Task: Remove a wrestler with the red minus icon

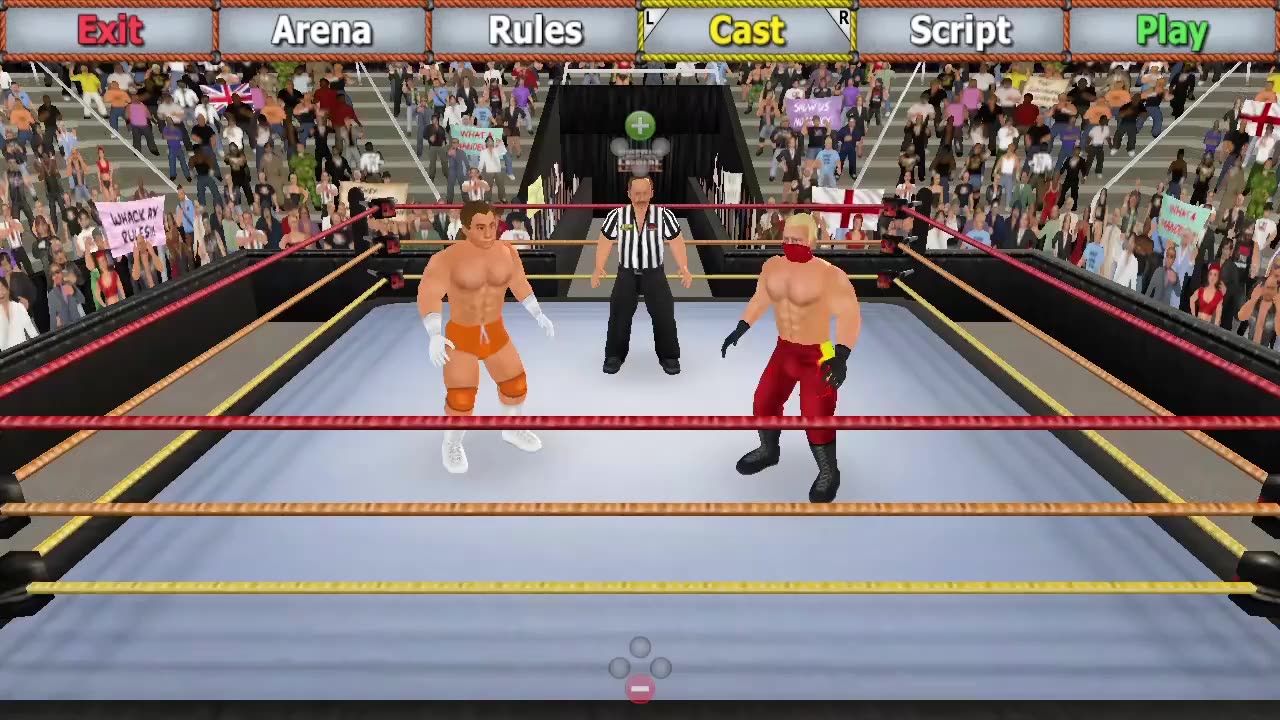Action: pyautogui.click(x=640, y=689)
